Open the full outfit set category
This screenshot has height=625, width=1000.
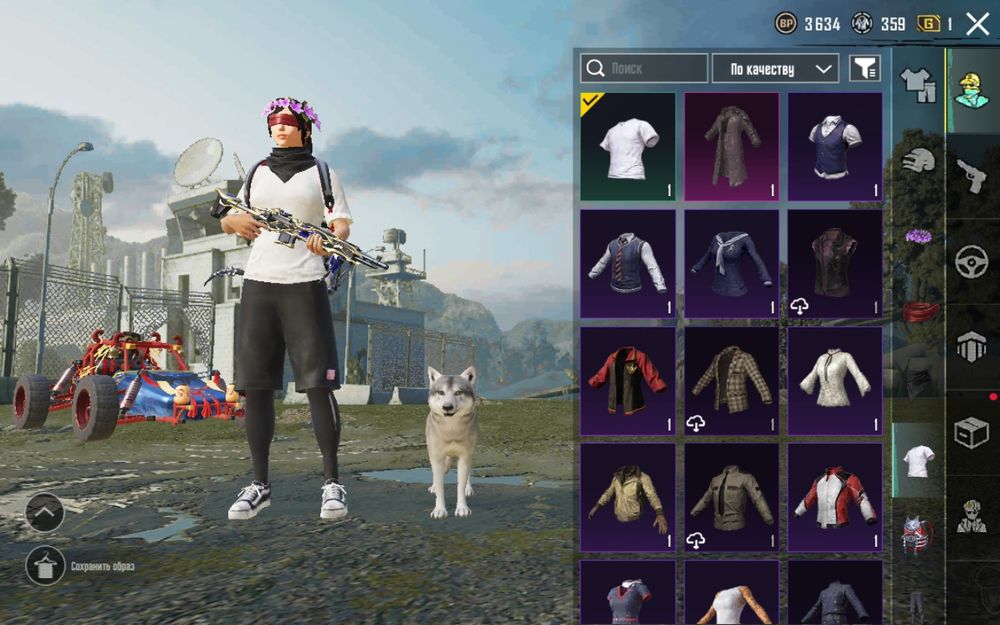tap(918, 85)
